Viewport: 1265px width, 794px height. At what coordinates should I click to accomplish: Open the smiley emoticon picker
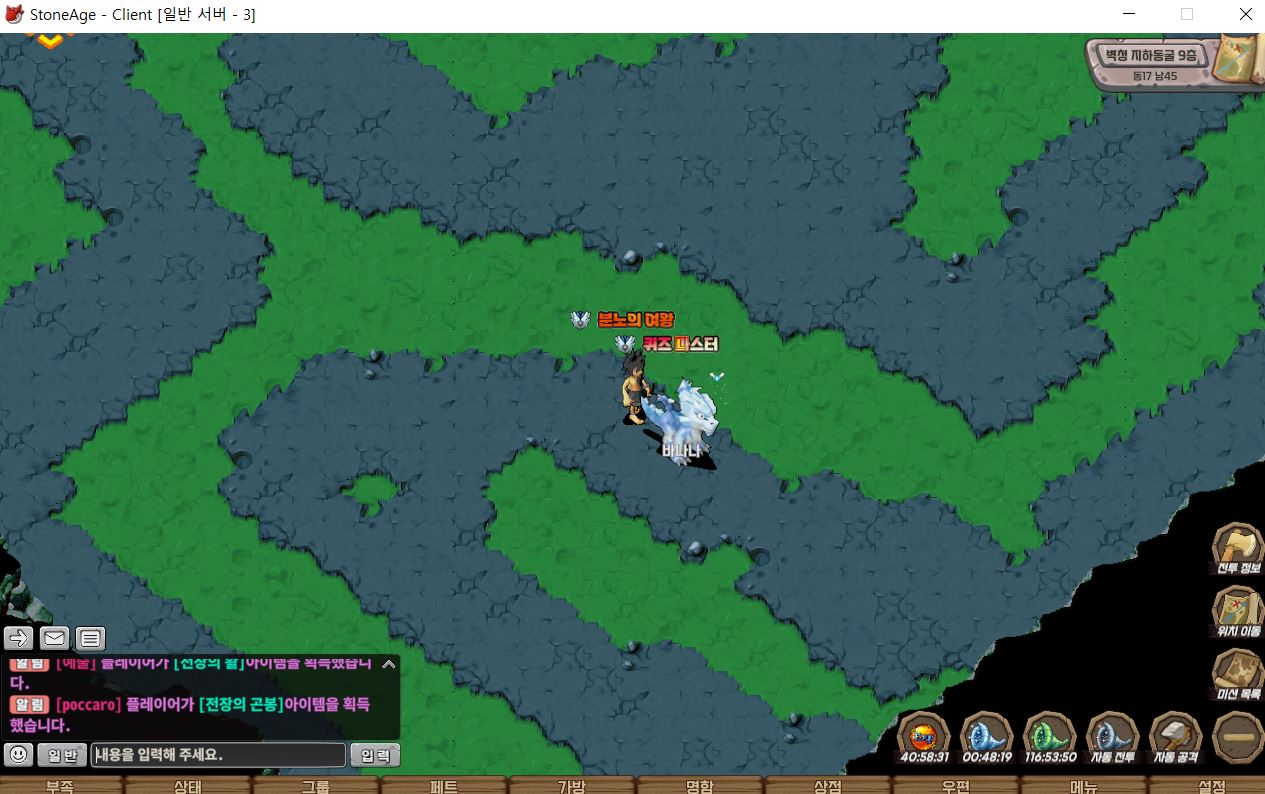point(18,755)
